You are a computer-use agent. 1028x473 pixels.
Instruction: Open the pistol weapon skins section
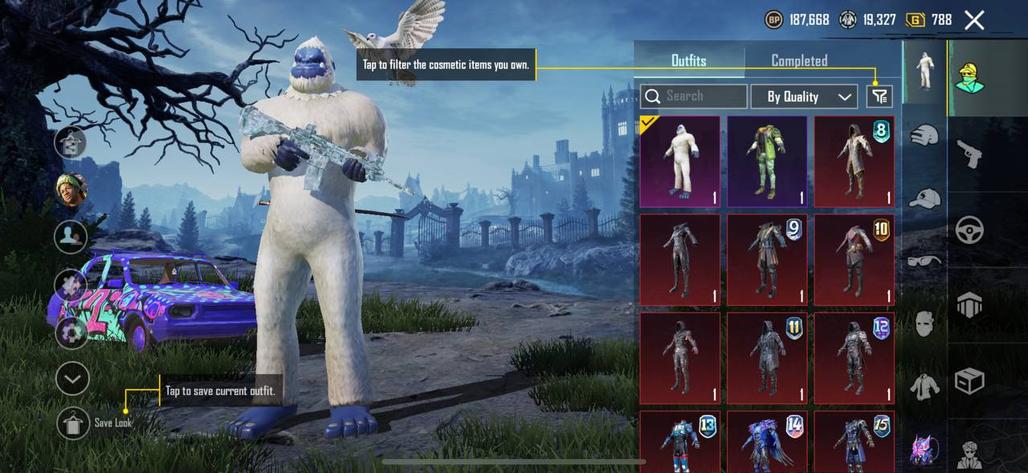969,153
